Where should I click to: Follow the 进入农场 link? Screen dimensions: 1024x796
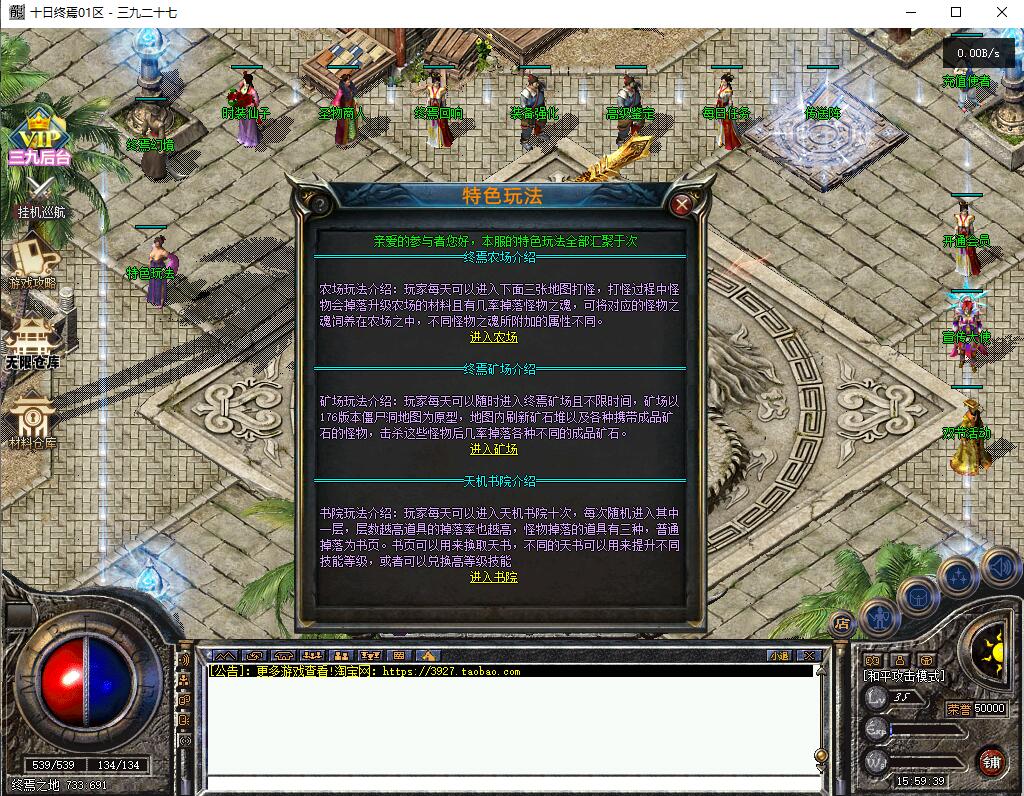494,338
